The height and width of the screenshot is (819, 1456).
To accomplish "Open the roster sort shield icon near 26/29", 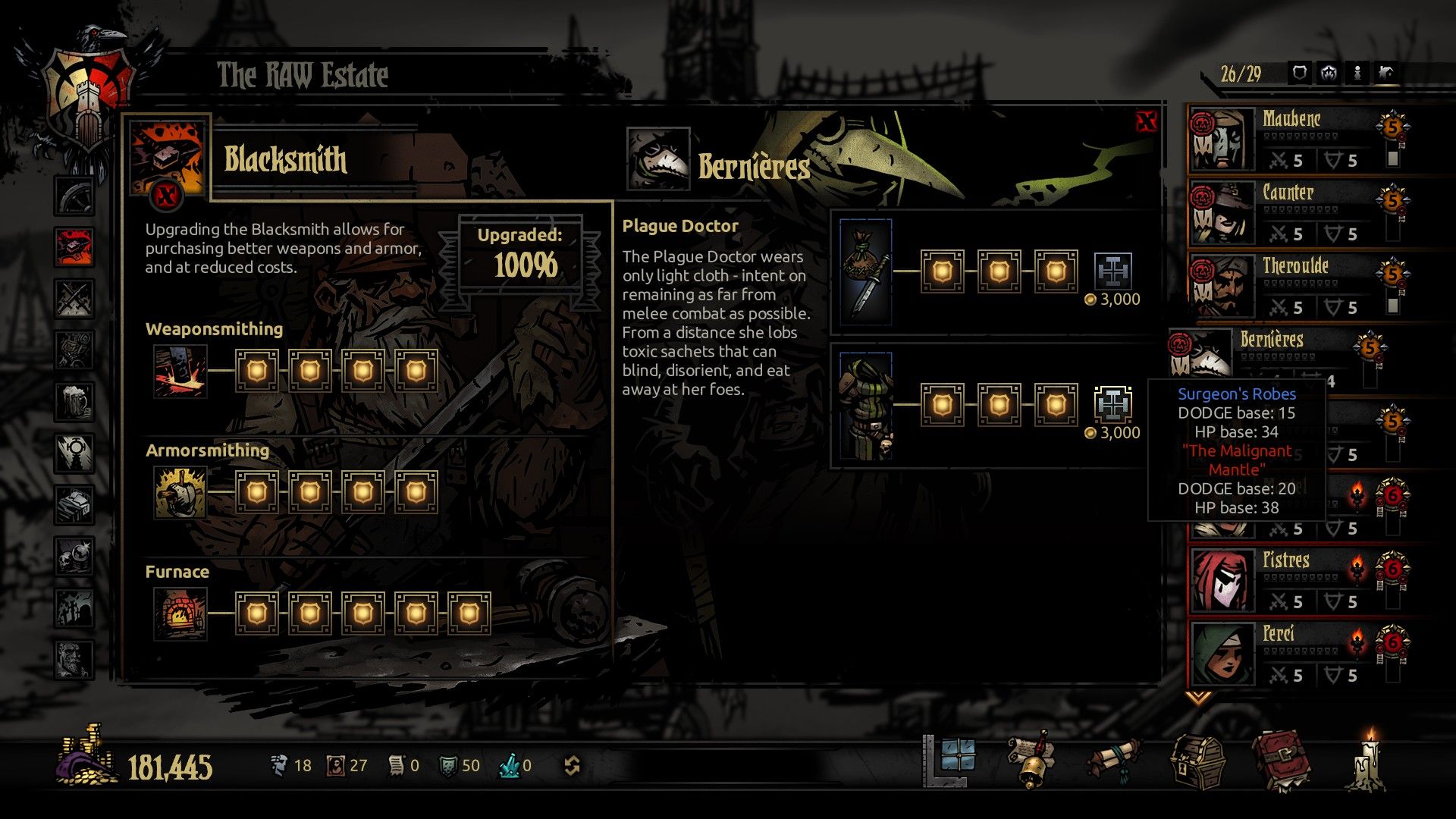I will [x=1299, y=74].
